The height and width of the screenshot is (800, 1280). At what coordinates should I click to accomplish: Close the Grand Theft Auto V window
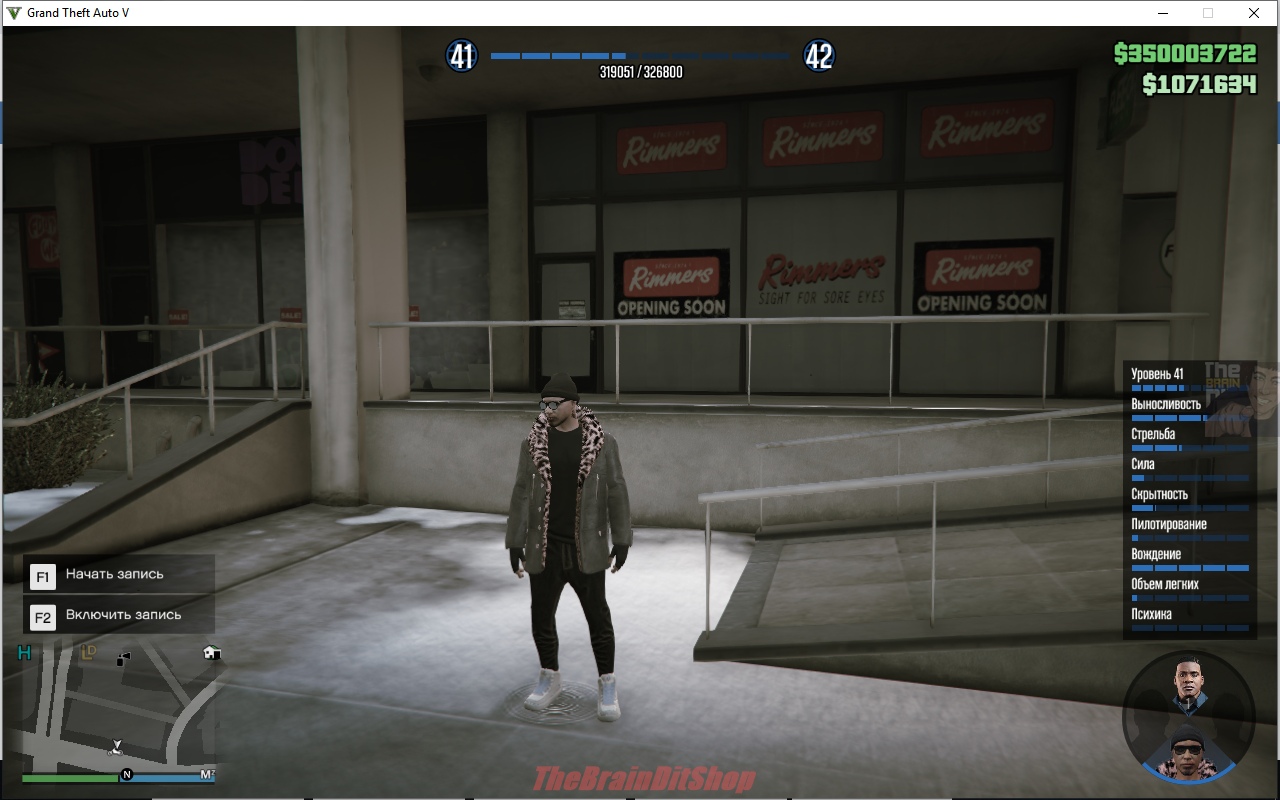click(1254, 13)
